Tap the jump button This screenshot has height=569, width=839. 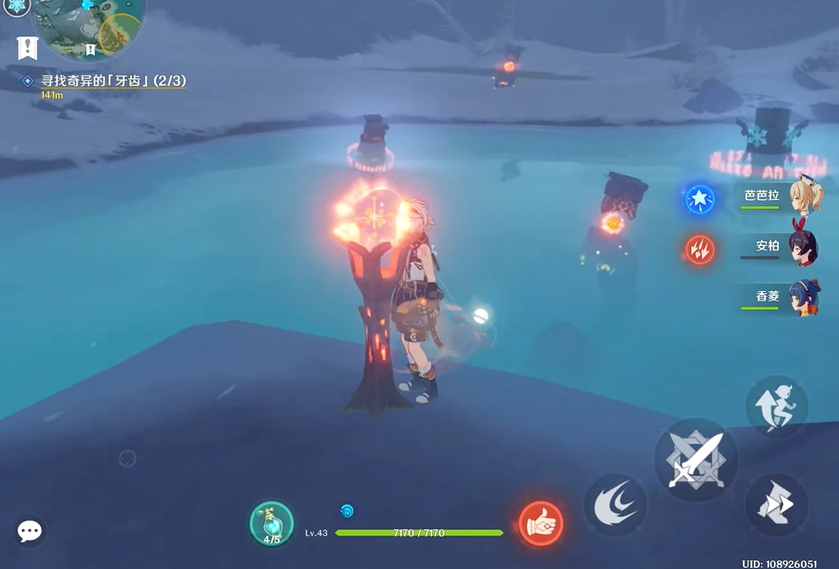(x=776, y=407)
